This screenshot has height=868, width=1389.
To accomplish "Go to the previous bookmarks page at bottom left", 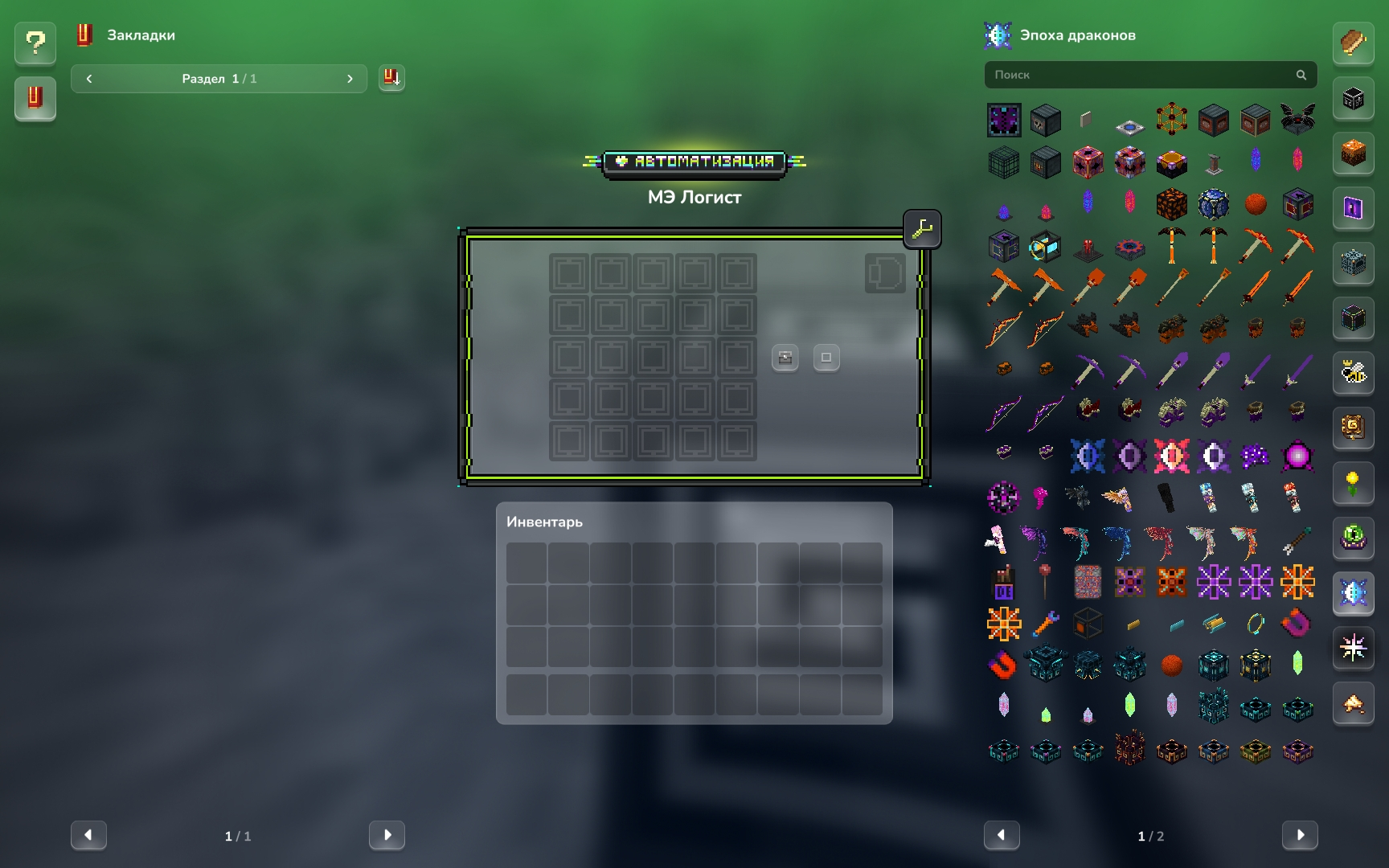I will 88,835.
